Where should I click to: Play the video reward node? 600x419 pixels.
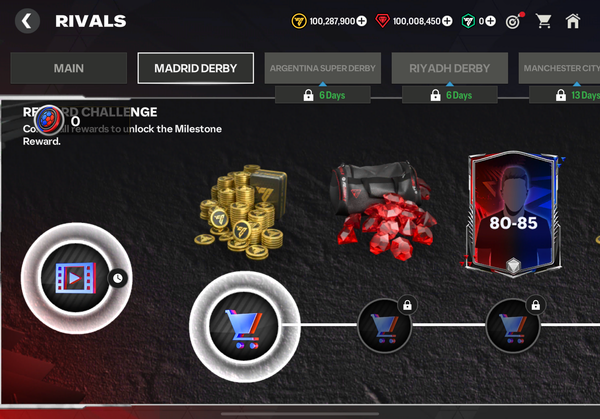tap(70, 277)
